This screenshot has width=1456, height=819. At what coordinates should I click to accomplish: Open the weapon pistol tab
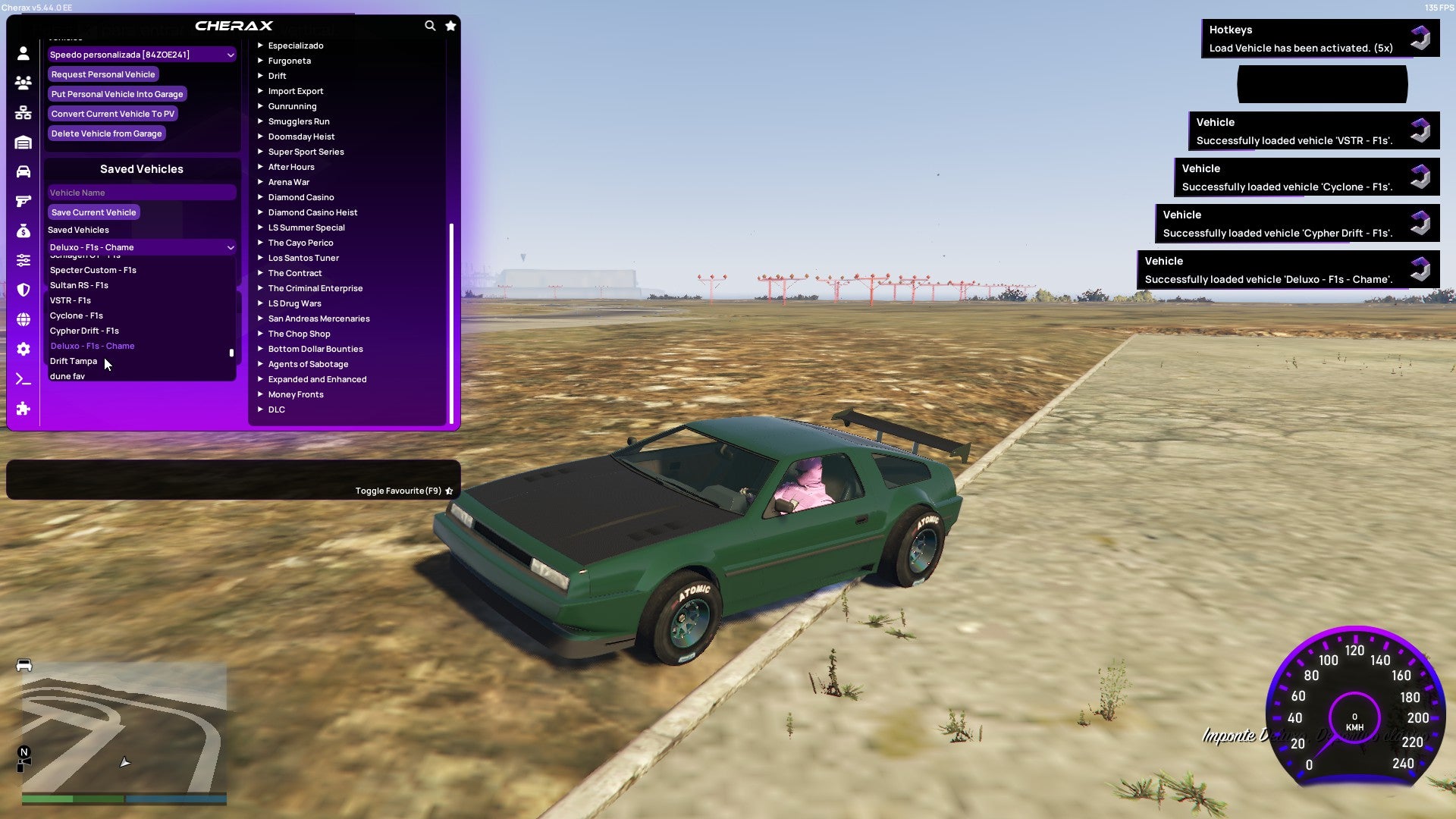(x=24, y=201)
